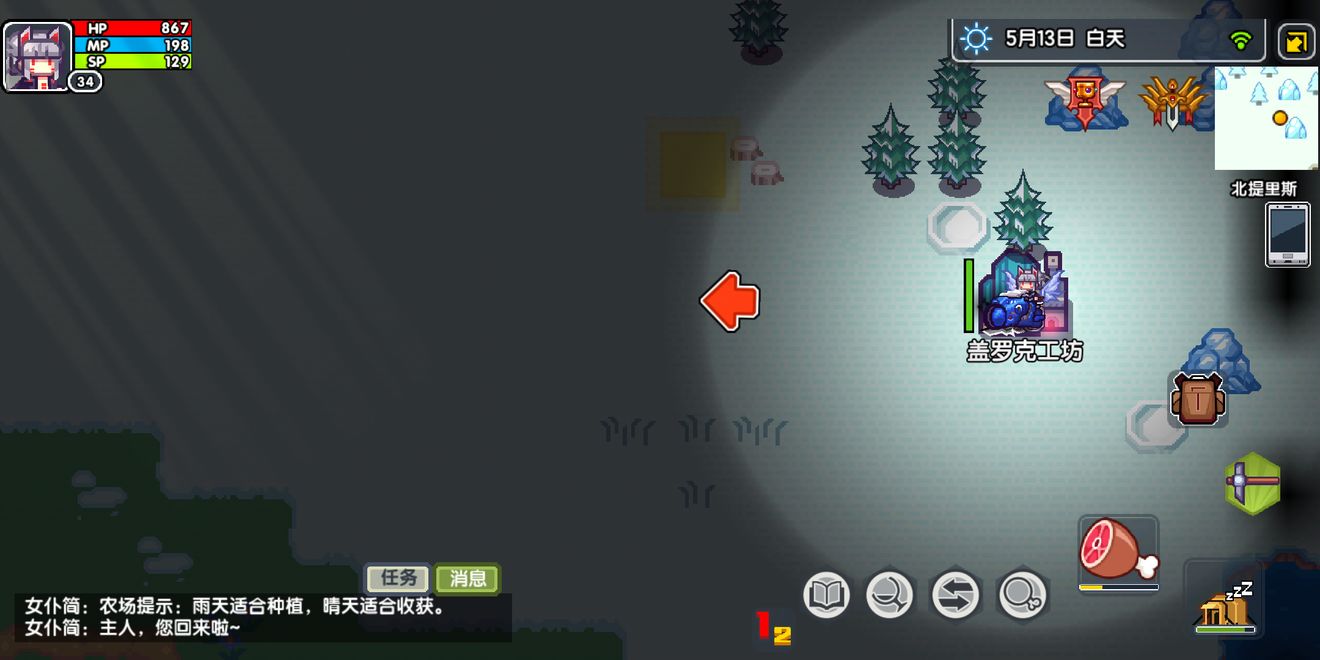Open the smartphone device icon
Viewport: 1320px width, 660px height.
1287,234
